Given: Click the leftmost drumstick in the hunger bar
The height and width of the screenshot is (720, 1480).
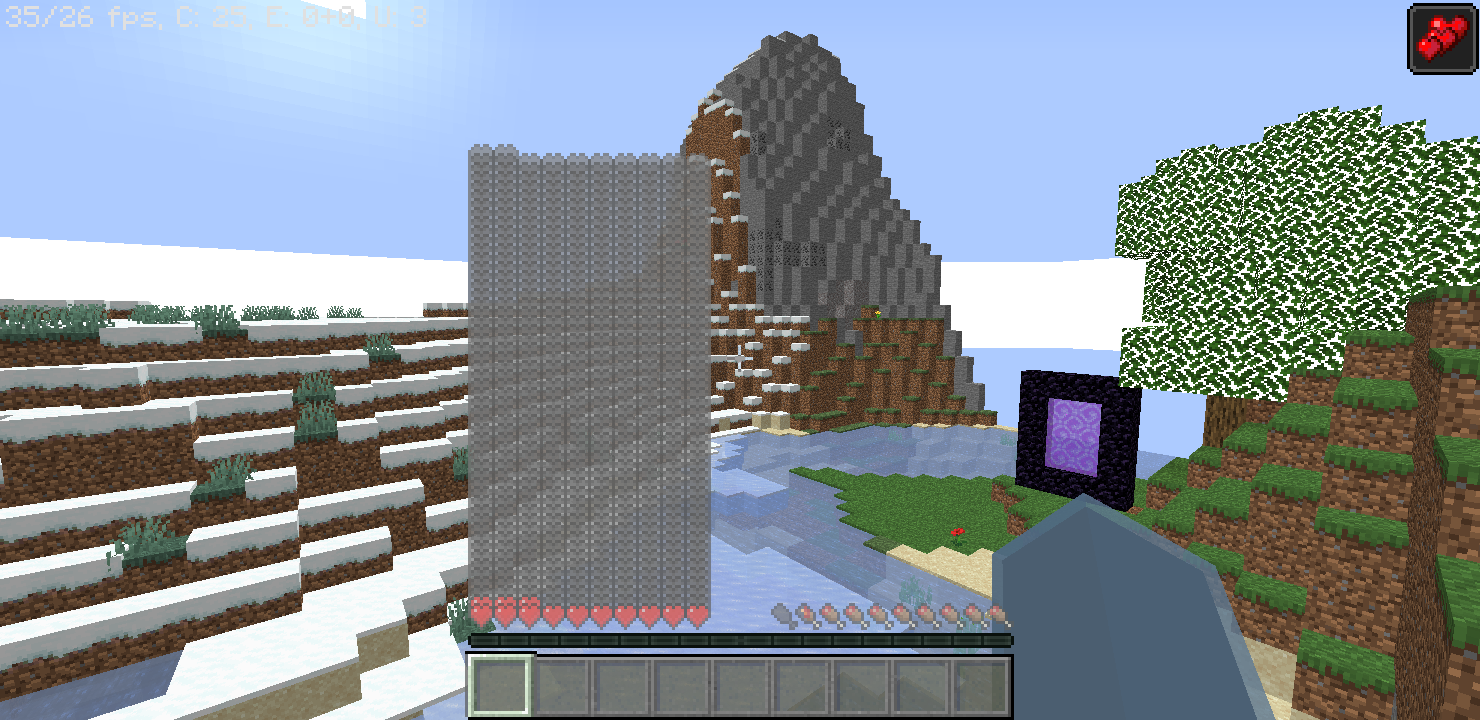Looking at the screenshot, I should (x=780, y=613).
